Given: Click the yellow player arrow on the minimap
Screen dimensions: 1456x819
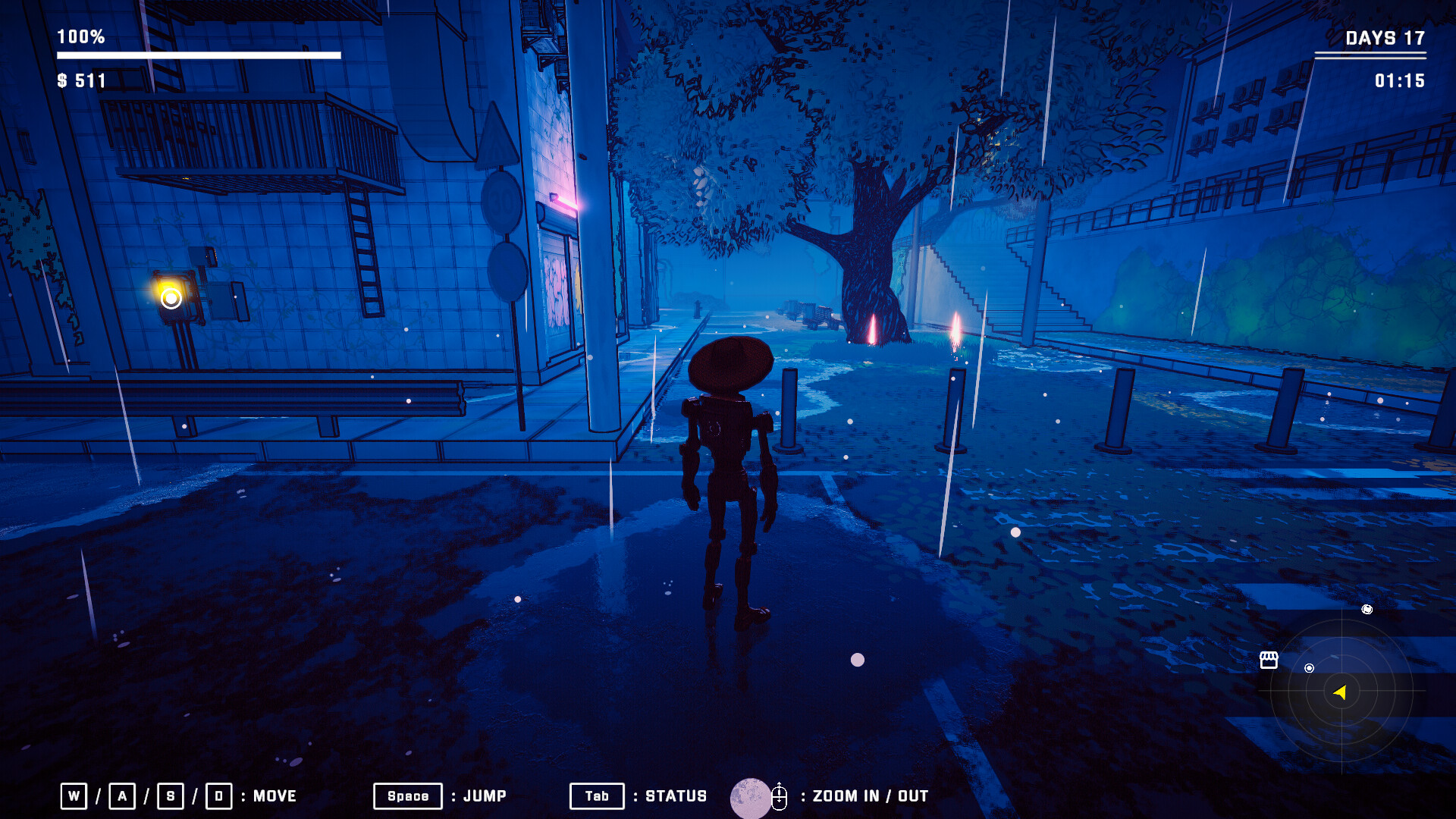Looking at the screenshot, I should (1339, 691).
